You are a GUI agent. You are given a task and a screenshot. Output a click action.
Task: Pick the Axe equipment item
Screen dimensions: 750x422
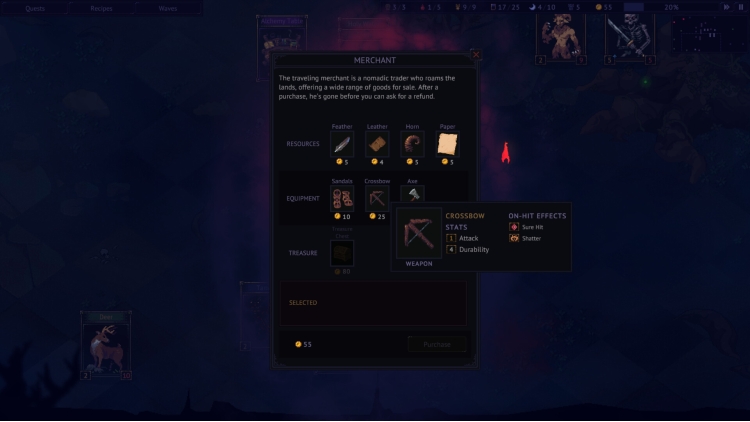[412, 195]
